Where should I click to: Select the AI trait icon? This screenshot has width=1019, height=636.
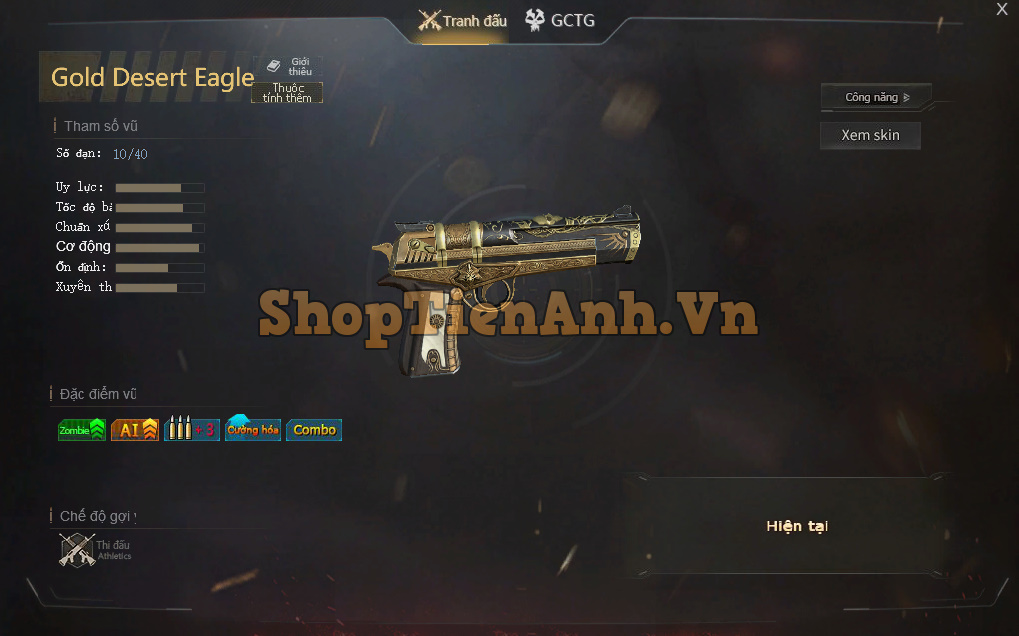[135, 430]
